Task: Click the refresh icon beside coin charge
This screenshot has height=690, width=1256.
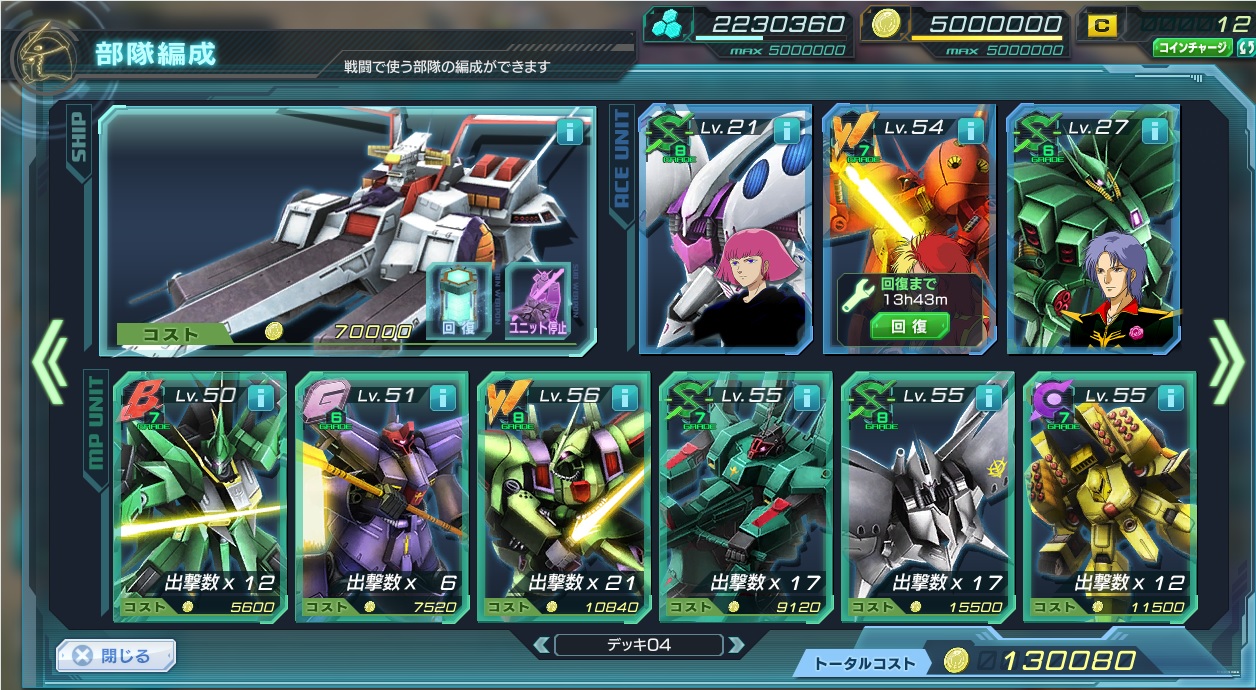Action: pyautogui.click(x=1244, y=48)
